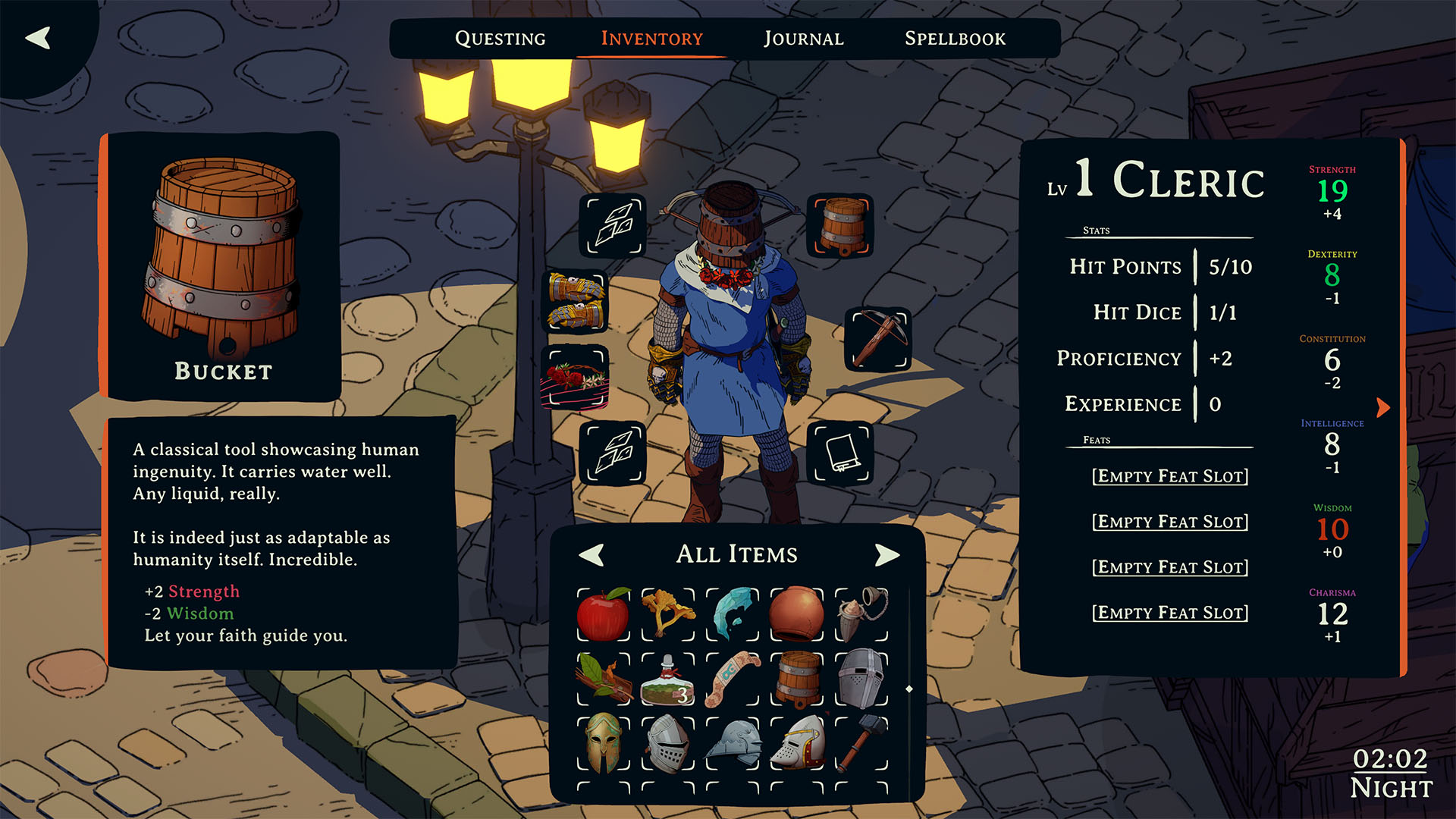The width and height of the screenshot is (1456, 819).
Task: Open the Spellbook tab
Action: [955, 39]
